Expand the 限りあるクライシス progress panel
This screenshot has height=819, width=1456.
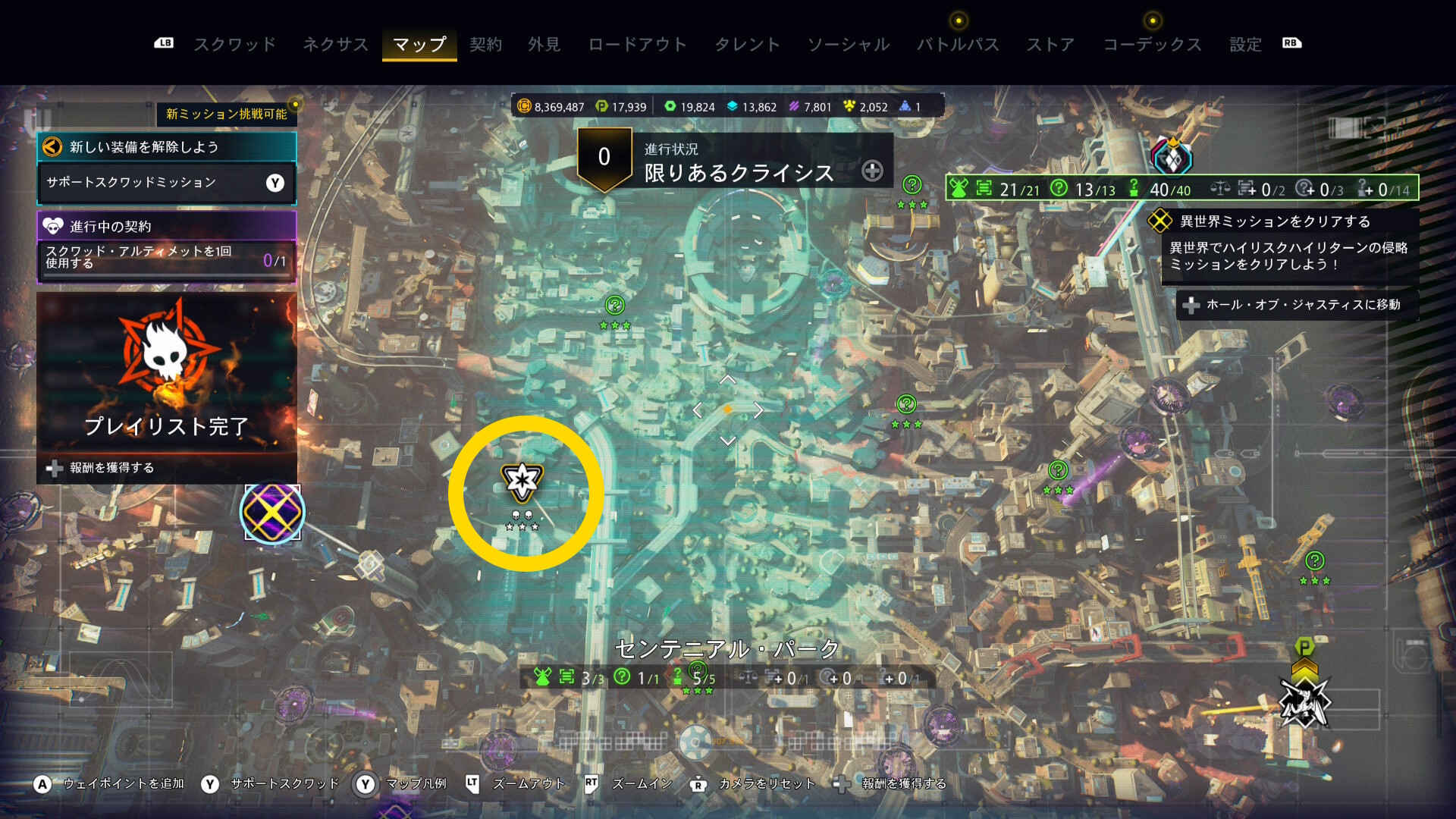pyautogui.click(x=872, y=171)
